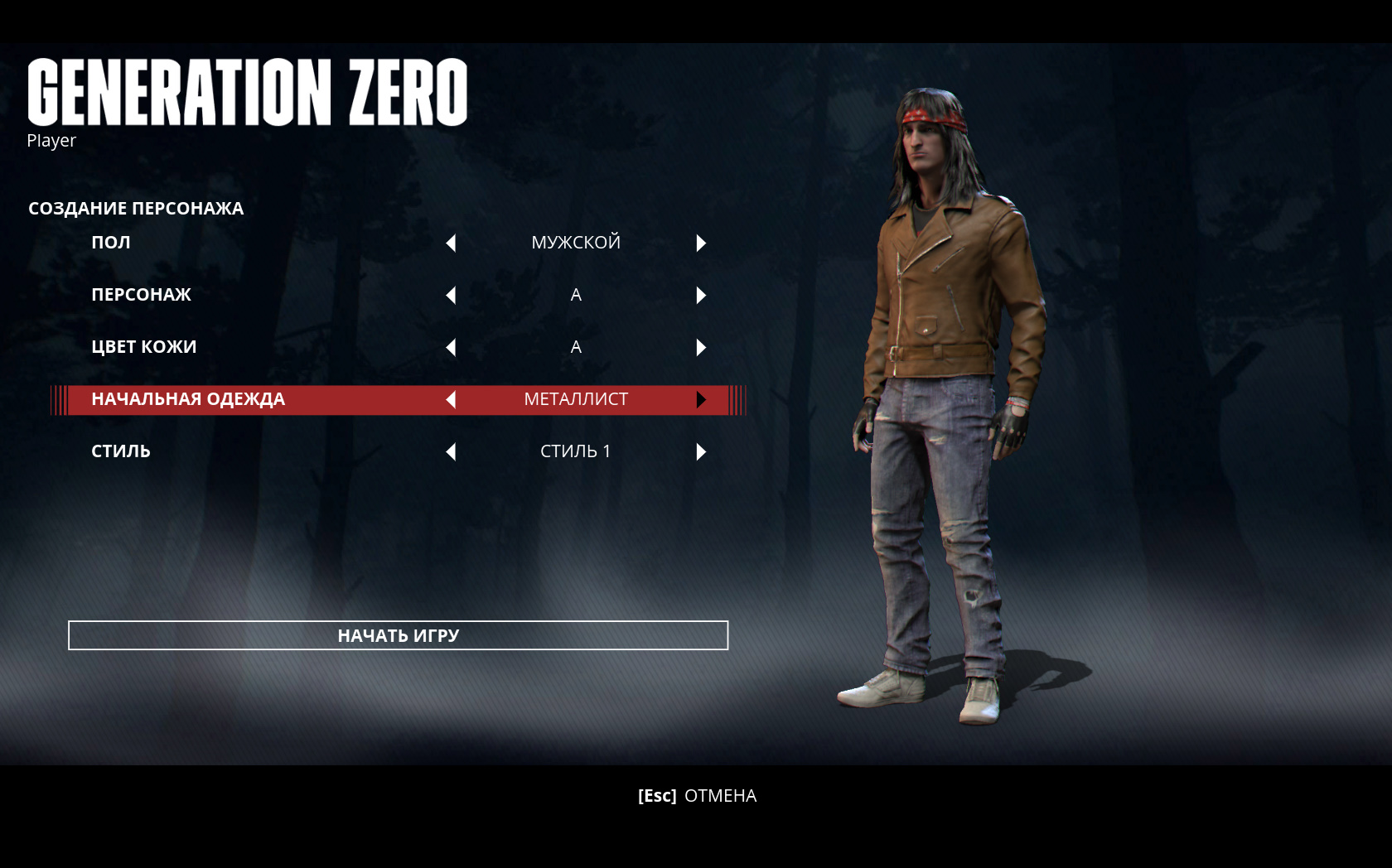Switch to next НАЧАЛЬНАЯ ОДЕЖДА outfit
This screenshot has height=868, width=1392.
(701, 399)
